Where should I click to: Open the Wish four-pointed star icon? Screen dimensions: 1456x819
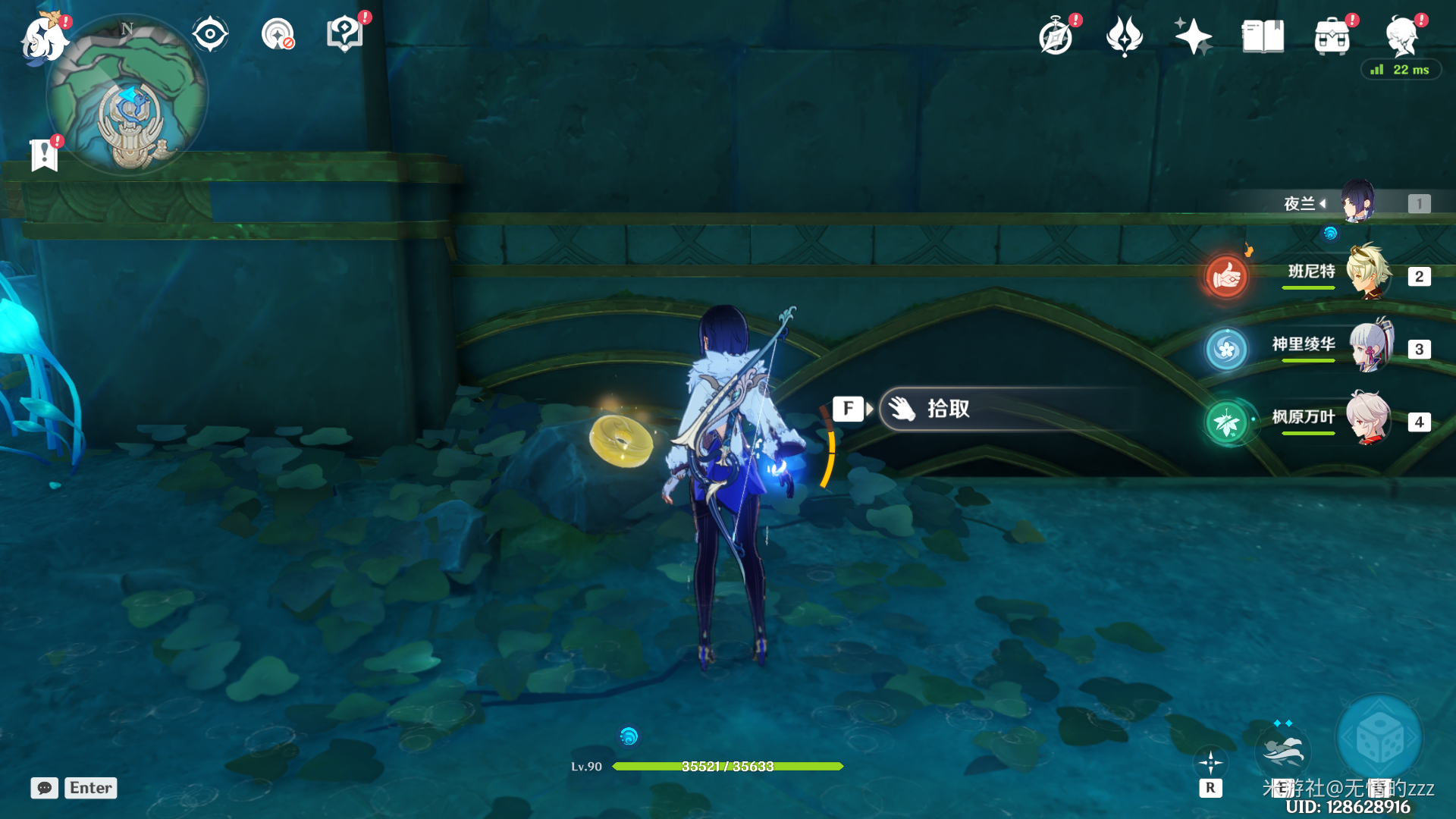tap(1193, 36)
